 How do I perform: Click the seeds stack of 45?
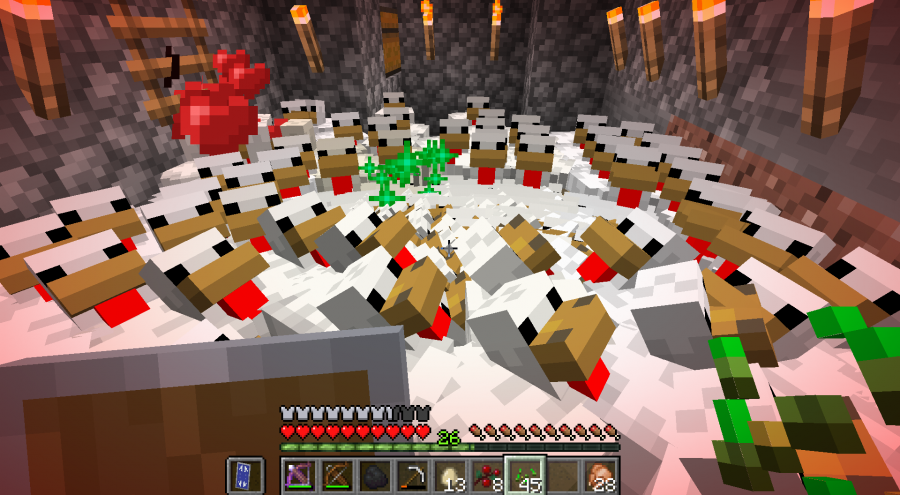(x=525, y=476)
